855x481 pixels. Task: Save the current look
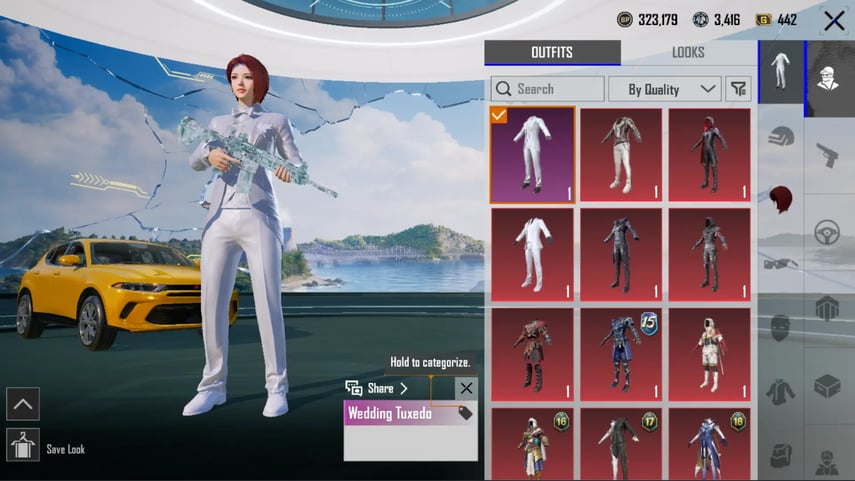click(x=23, y=444)
